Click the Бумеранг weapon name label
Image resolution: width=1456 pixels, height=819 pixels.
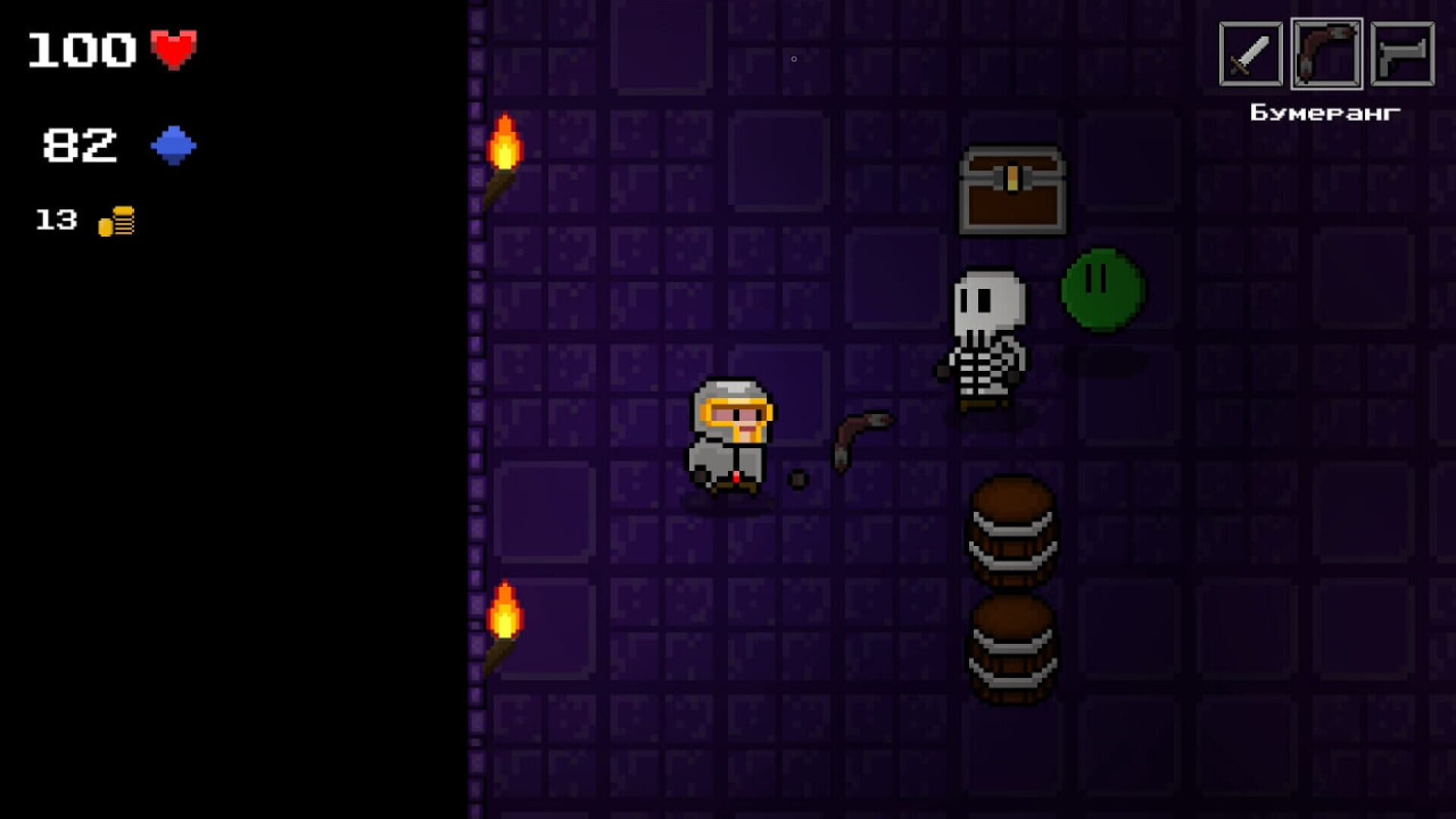tap(1326, 112)
